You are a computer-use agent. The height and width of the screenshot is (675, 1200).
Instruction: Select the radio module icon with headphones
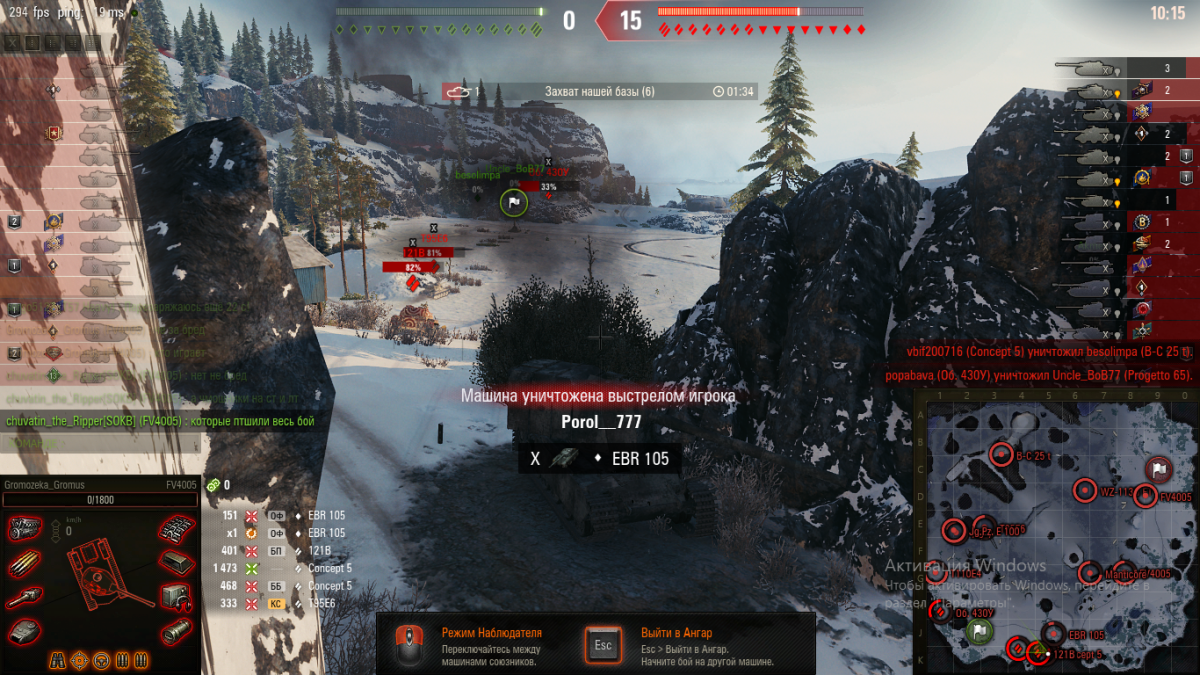[x=176, y=596]
